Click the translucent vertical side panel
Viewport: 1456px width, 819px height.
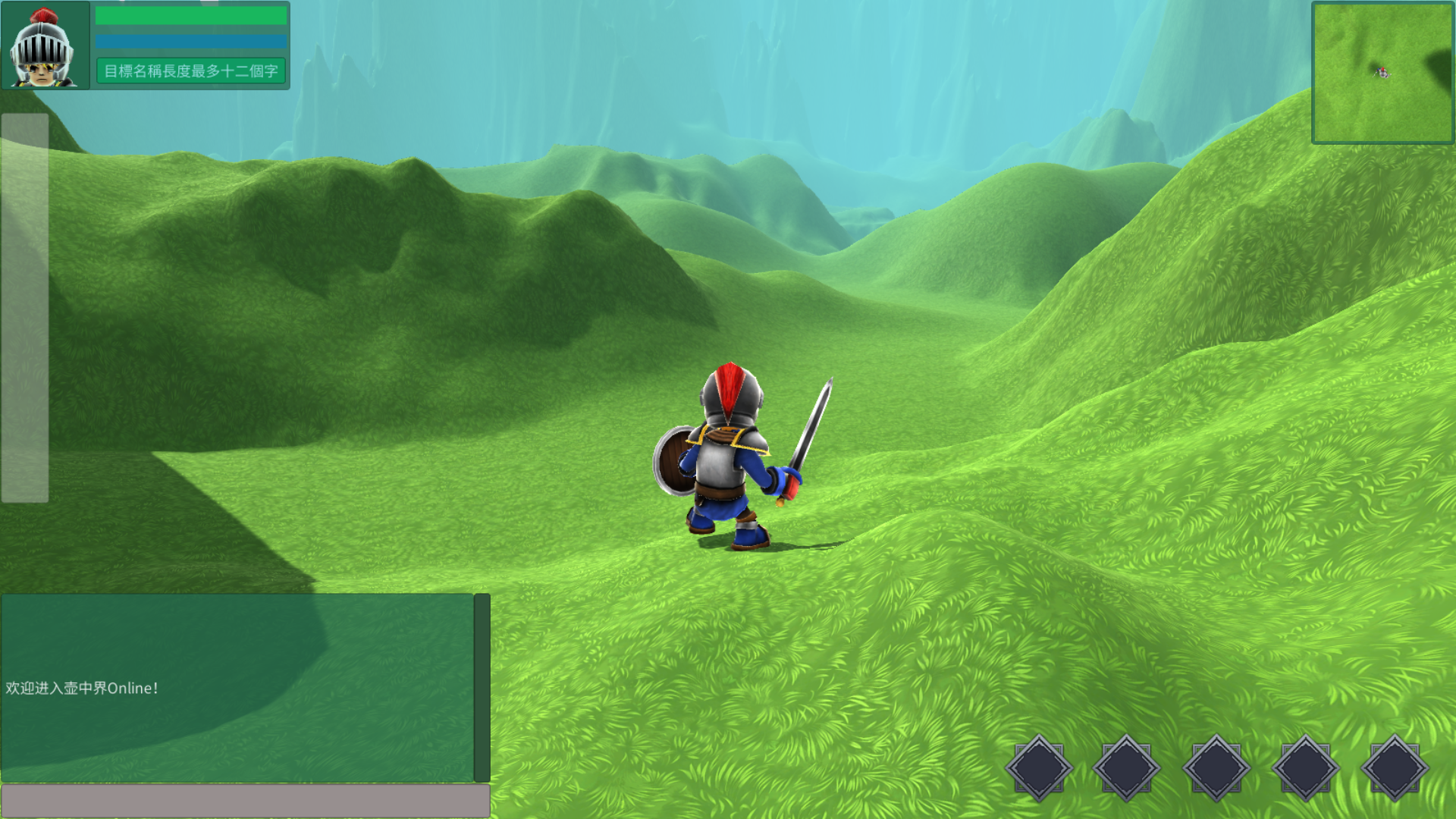pos(25,308)
